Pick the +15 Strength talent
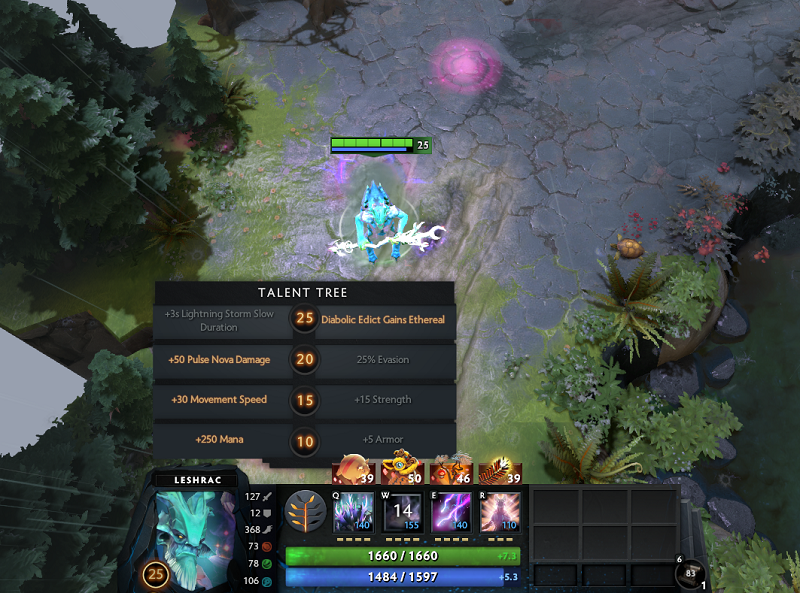This screenshot has height=593, width=800. [x=382, y=400]
